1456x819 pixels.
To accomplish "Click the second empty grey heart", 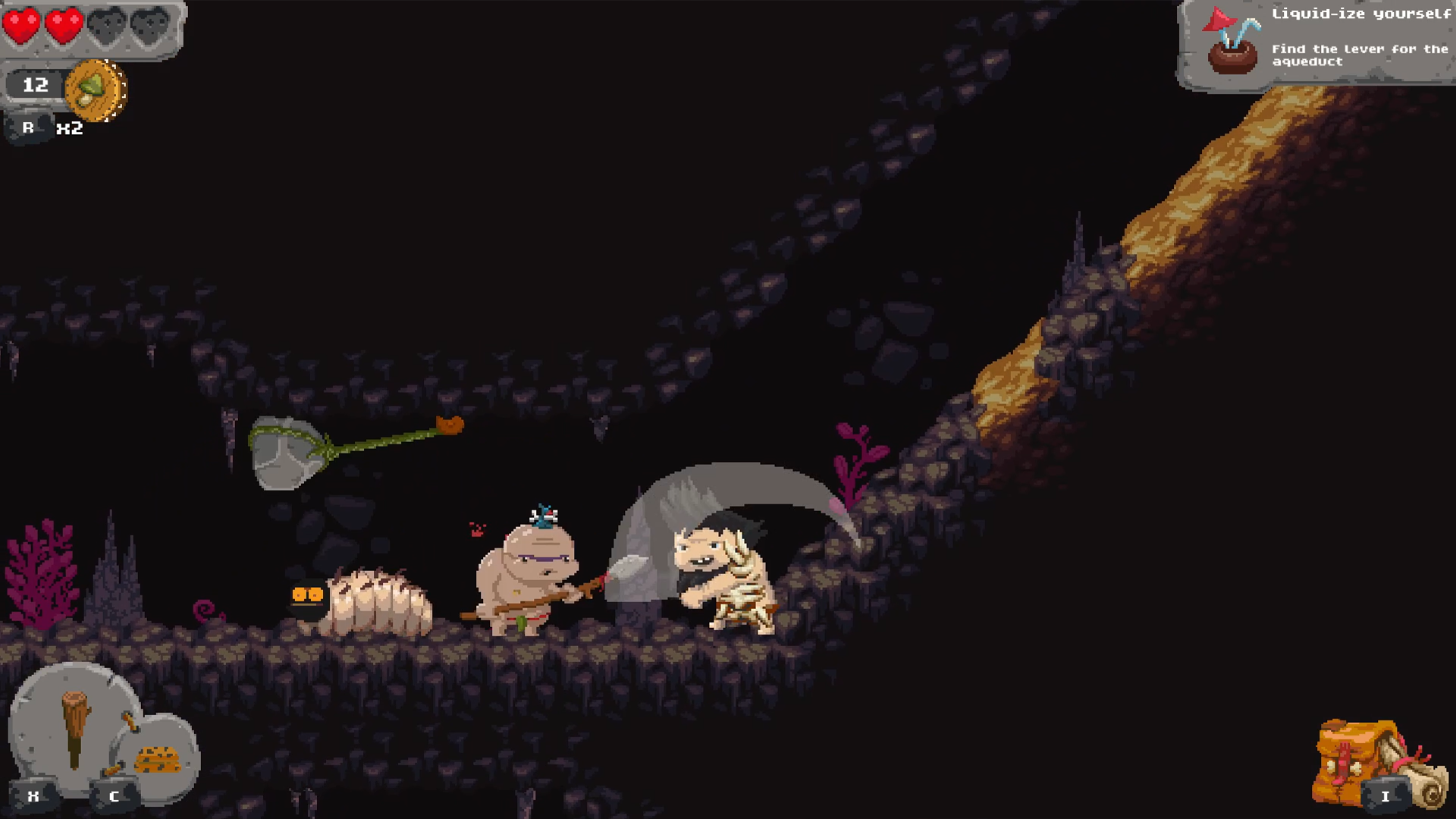I will pos(149,23).
